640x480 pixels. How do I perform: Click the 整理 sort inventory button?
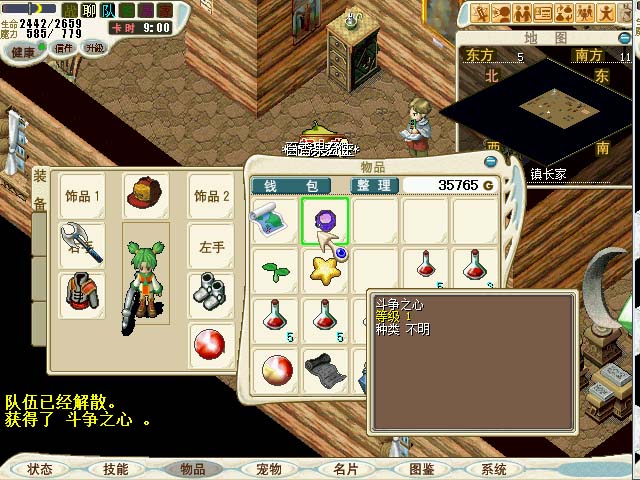tap(376, 185)
